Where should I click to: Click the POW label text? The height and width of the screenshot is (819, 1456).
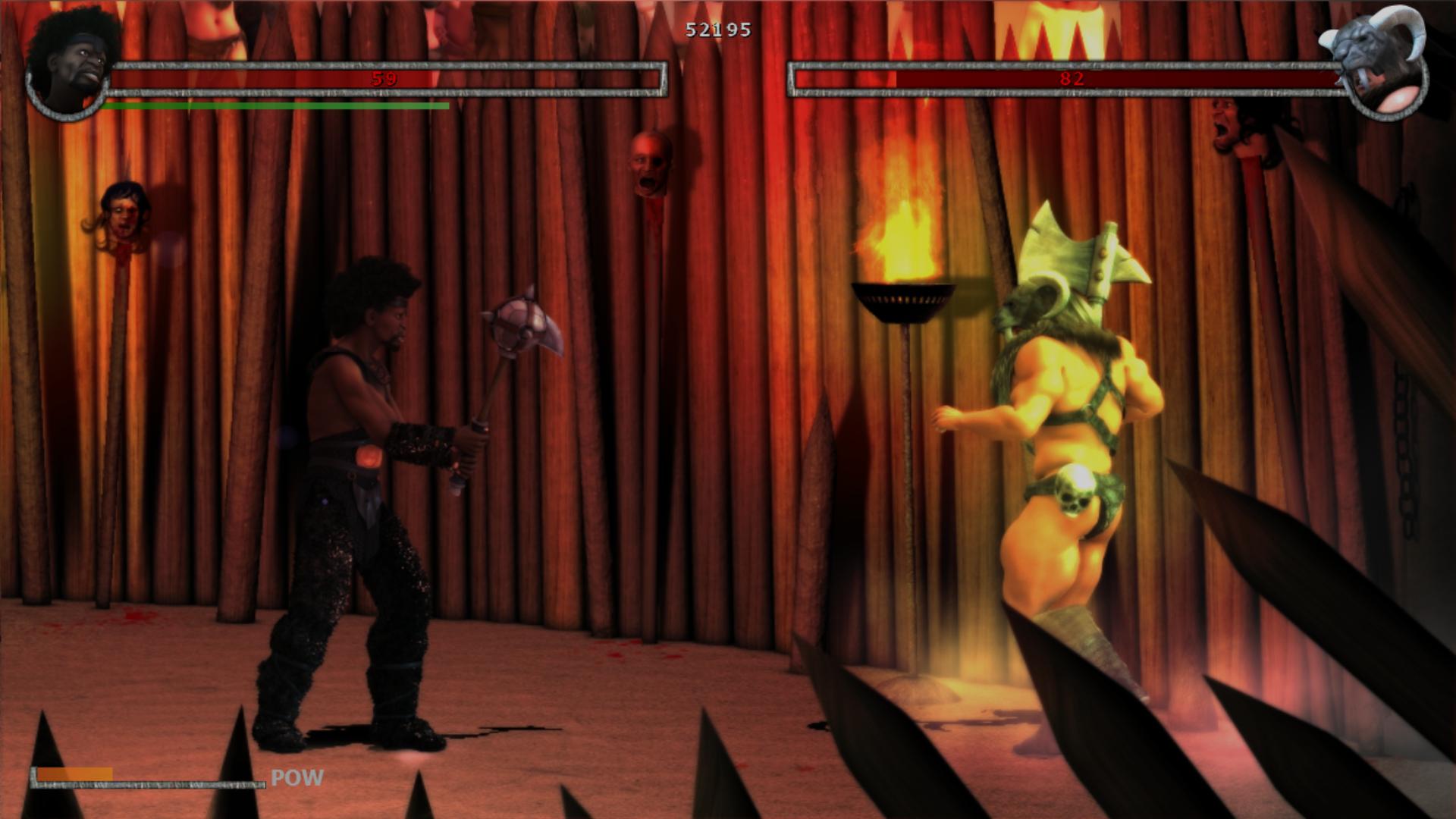[x=296, y=777]
